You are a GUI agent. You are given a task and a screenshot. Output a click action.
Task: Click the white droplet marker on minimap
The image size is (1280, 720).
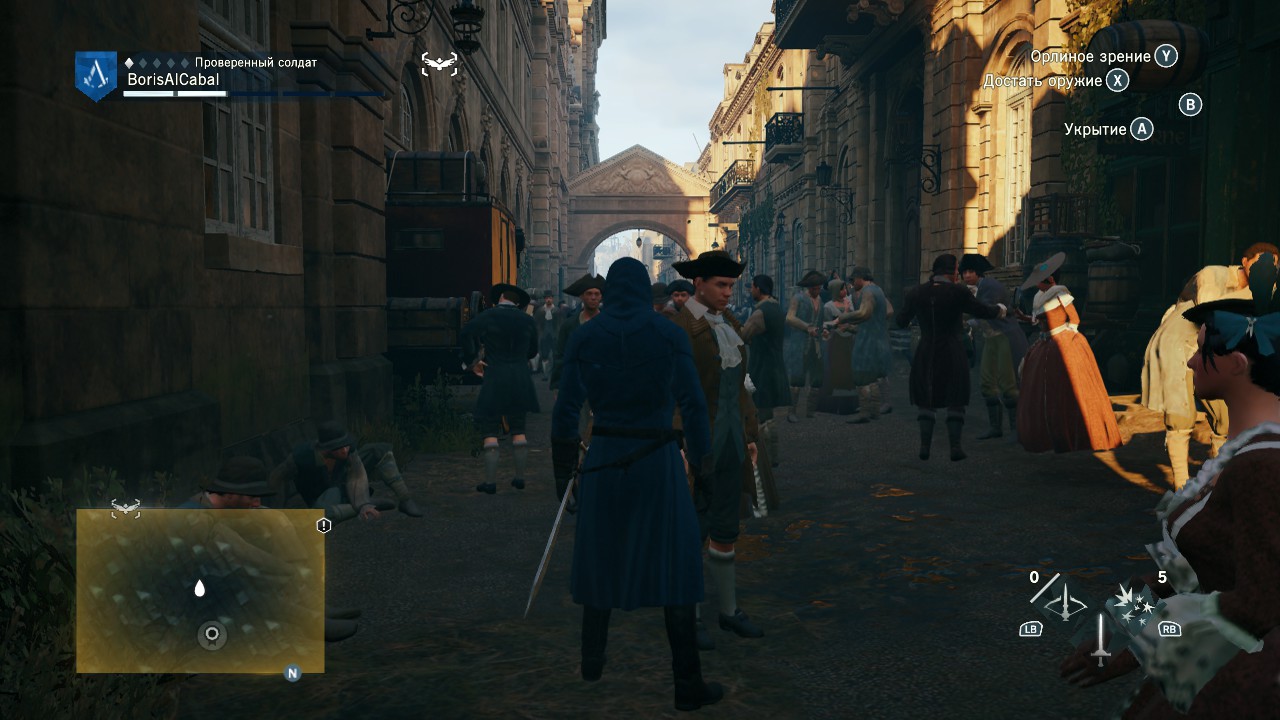(199, 590)
